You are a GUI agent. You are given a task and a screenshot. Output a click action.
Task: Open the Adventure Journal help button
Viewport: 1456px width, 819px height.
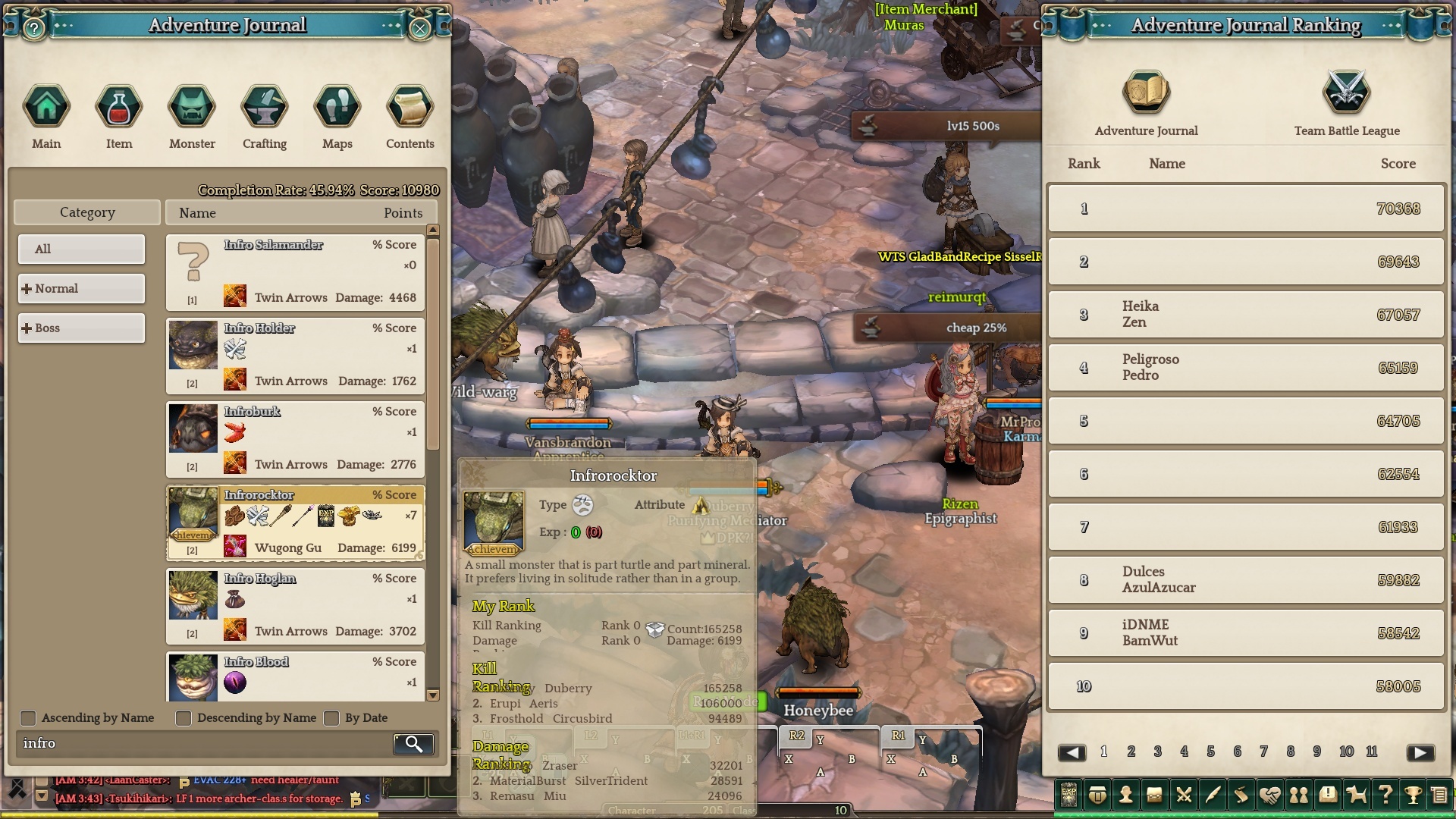click(33, 29)
